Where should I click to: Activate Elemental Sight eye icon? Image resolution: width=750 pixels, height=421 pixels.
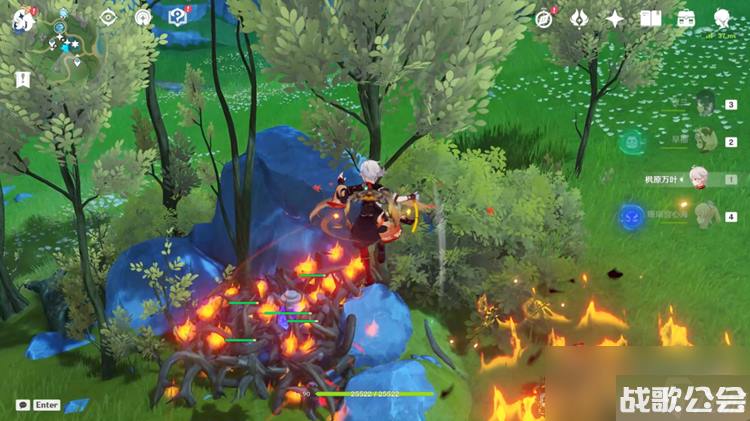pyautogui.click(x=109, y=17)
